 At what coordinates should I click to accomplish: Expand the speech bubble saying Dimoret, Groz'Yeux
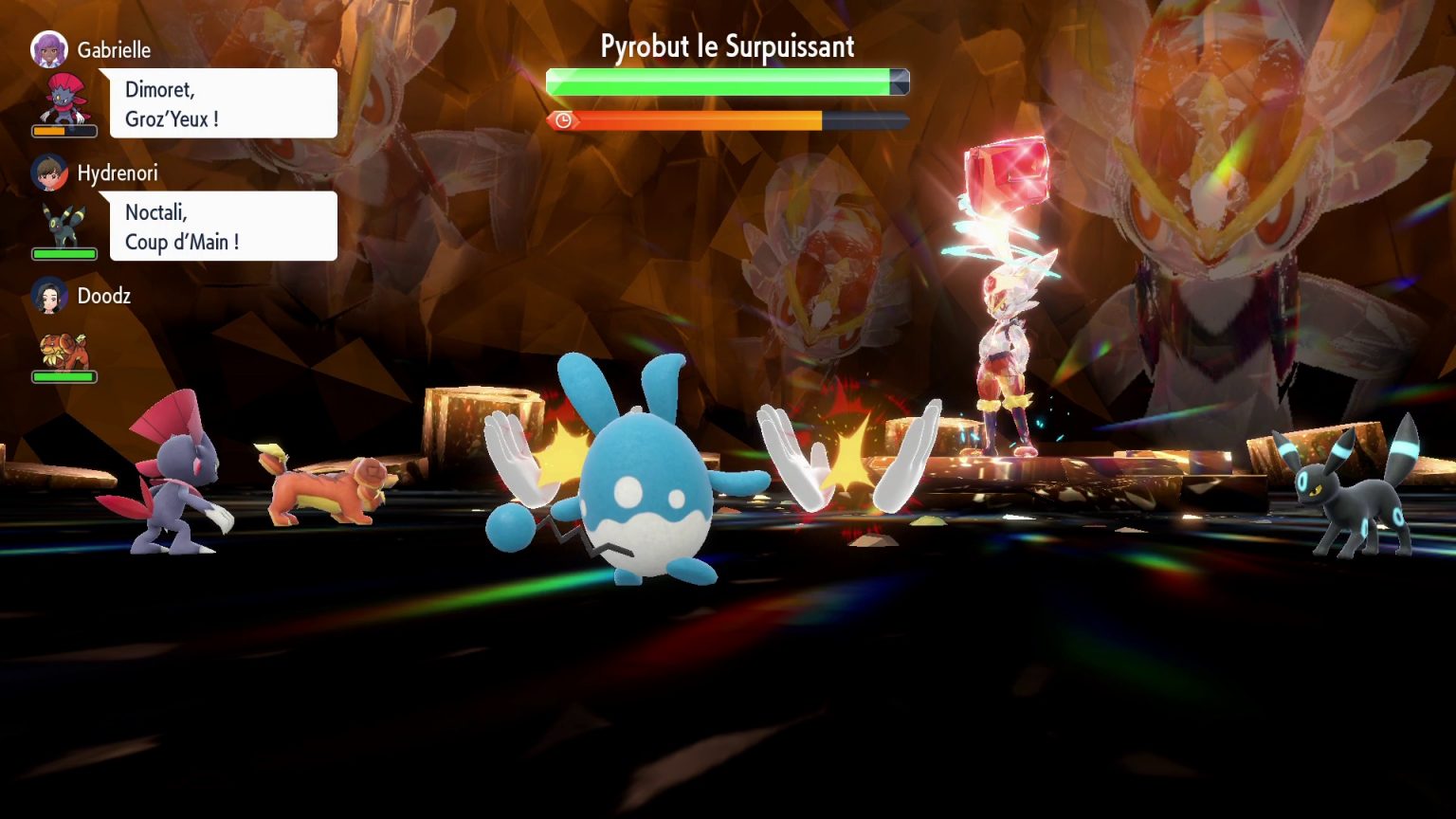point(224,102)
